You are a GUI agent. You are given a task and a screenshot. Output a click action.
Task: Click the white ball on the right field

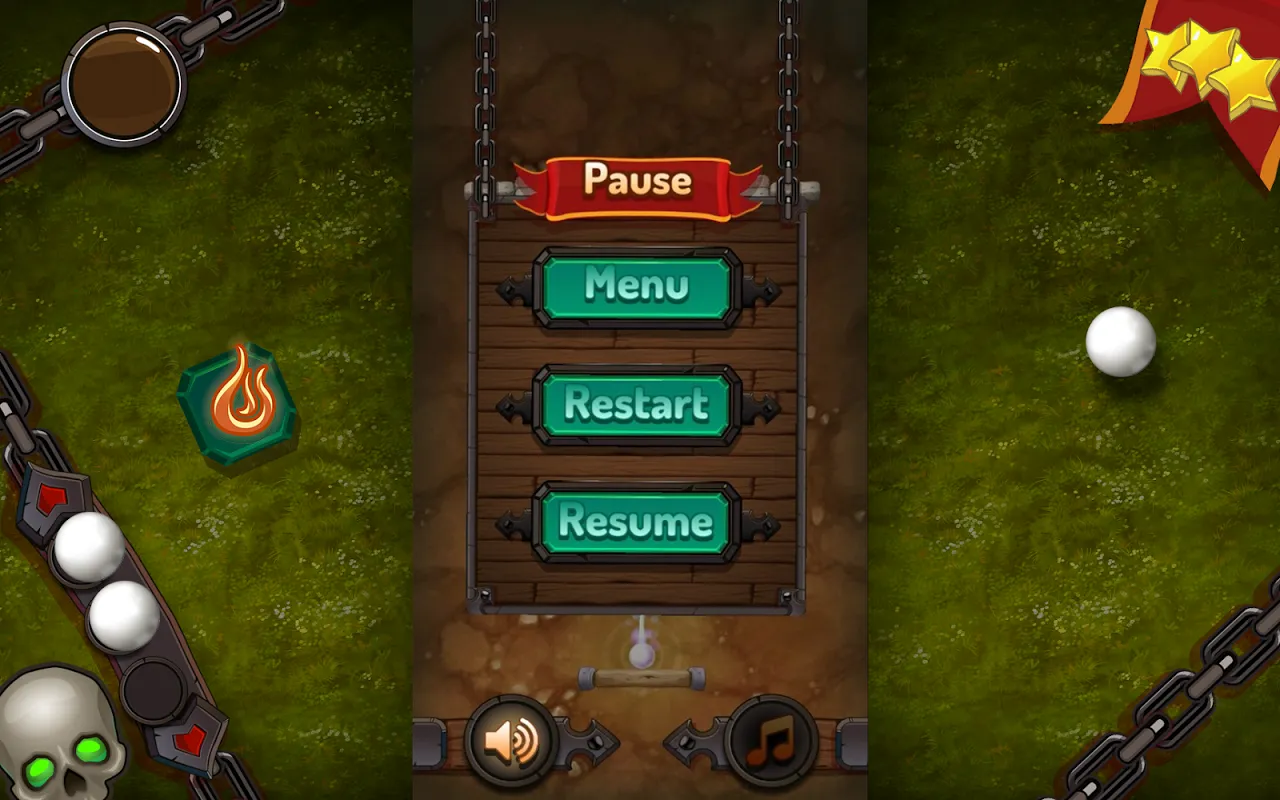pos(1122,342)
